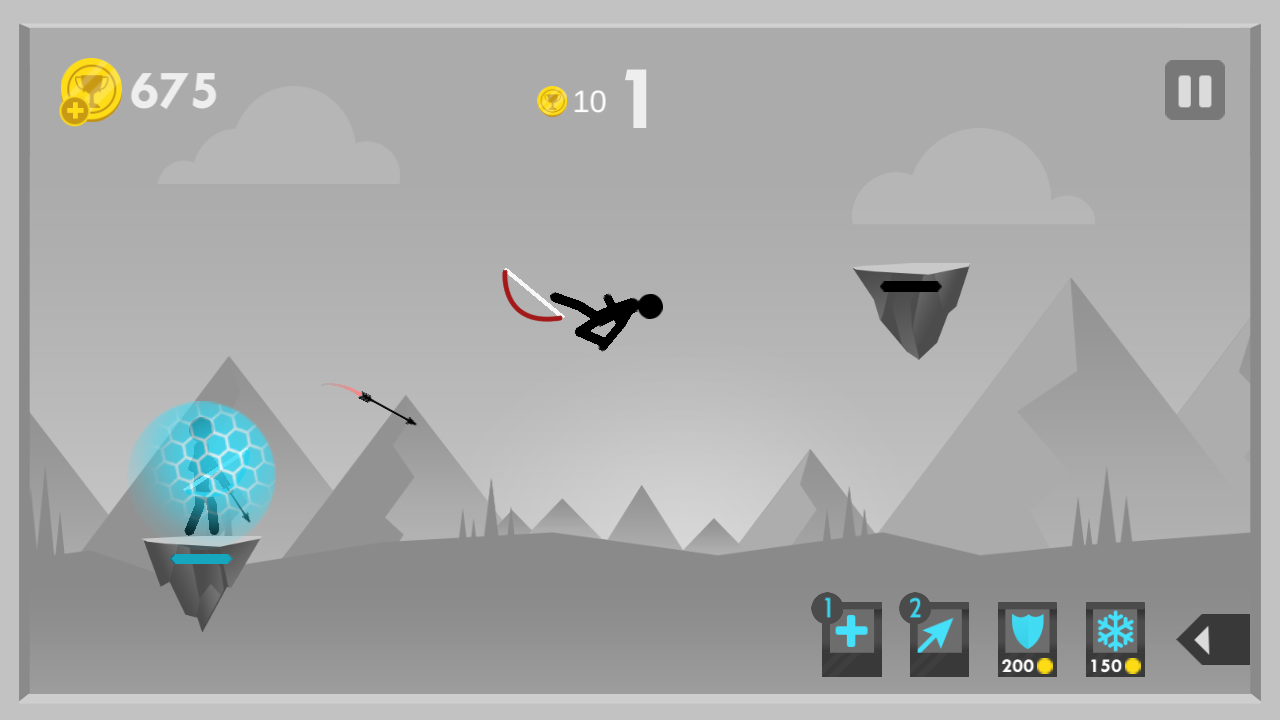1280x720 pixels.
Task: Select the level 1 indicator
Action: (637, 99)
